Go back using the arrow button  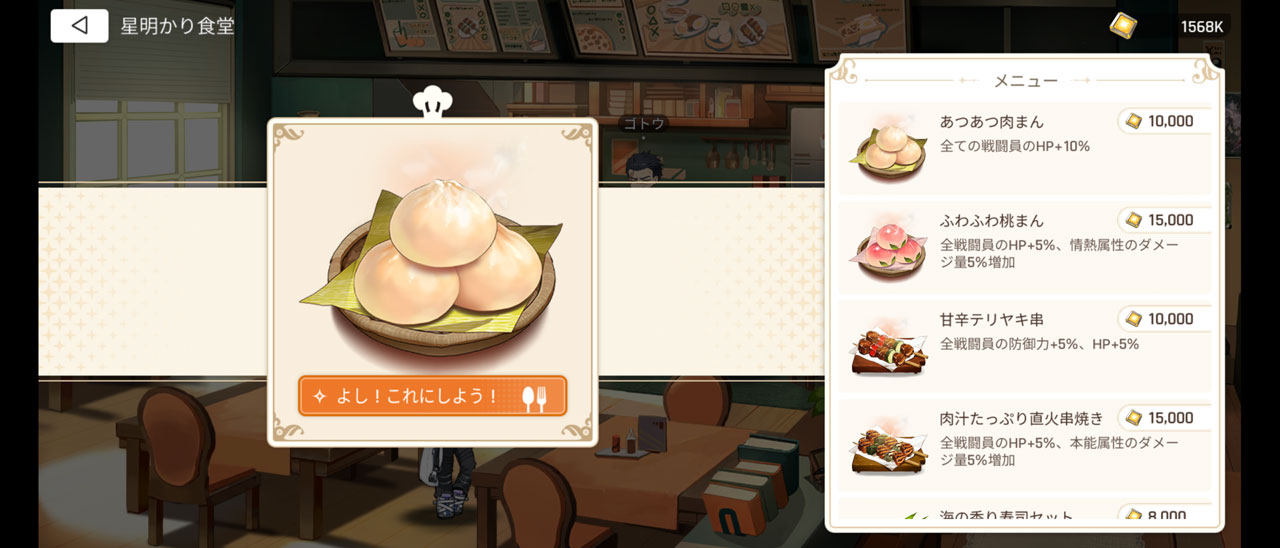pos(79,26)
